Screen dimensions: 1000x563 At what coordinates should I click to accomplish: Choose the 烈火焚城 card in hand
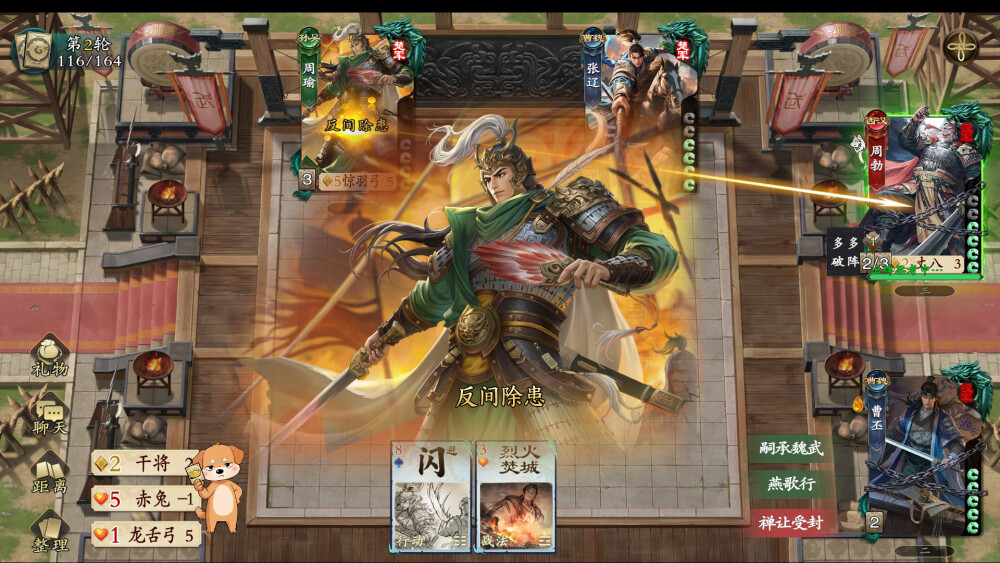click(514, 495)
